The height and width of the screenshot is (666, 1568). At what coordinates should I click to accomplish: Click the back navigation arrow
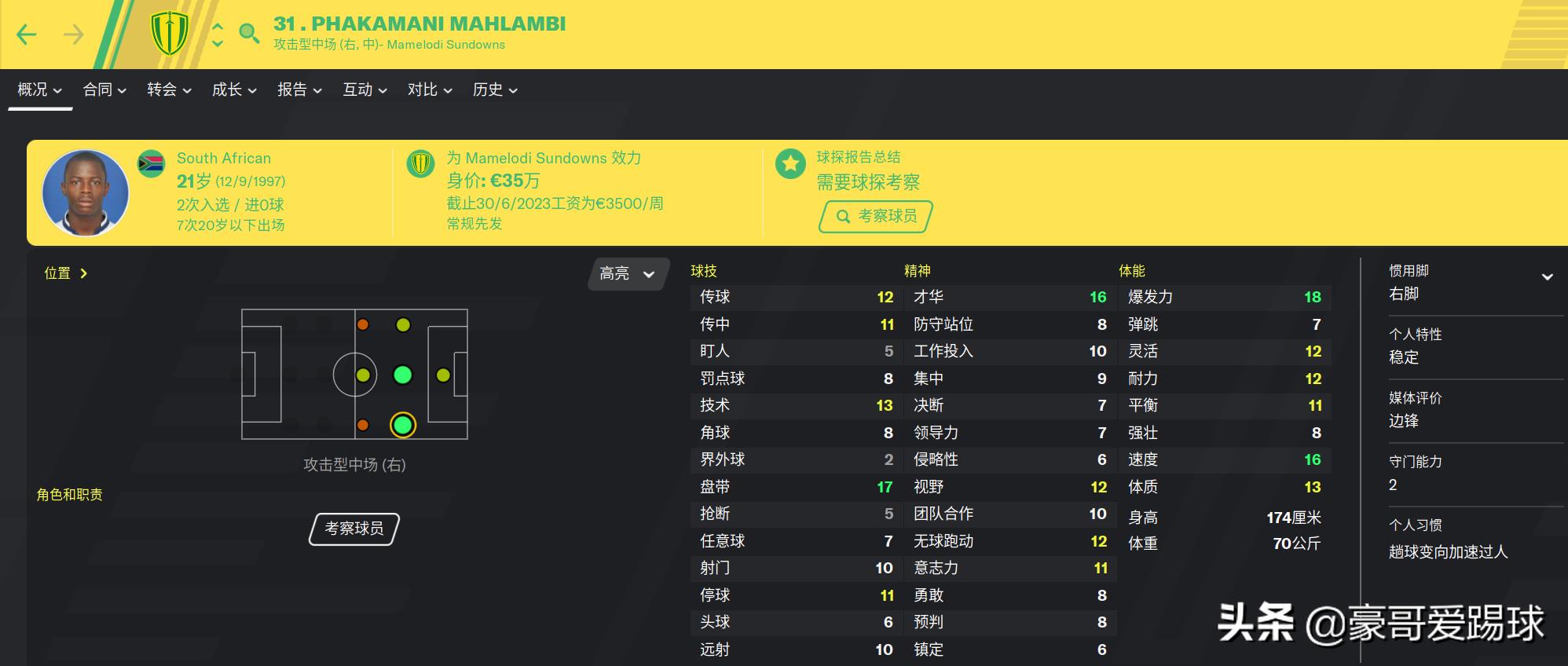pyautogui.click(x=27, y=33)
